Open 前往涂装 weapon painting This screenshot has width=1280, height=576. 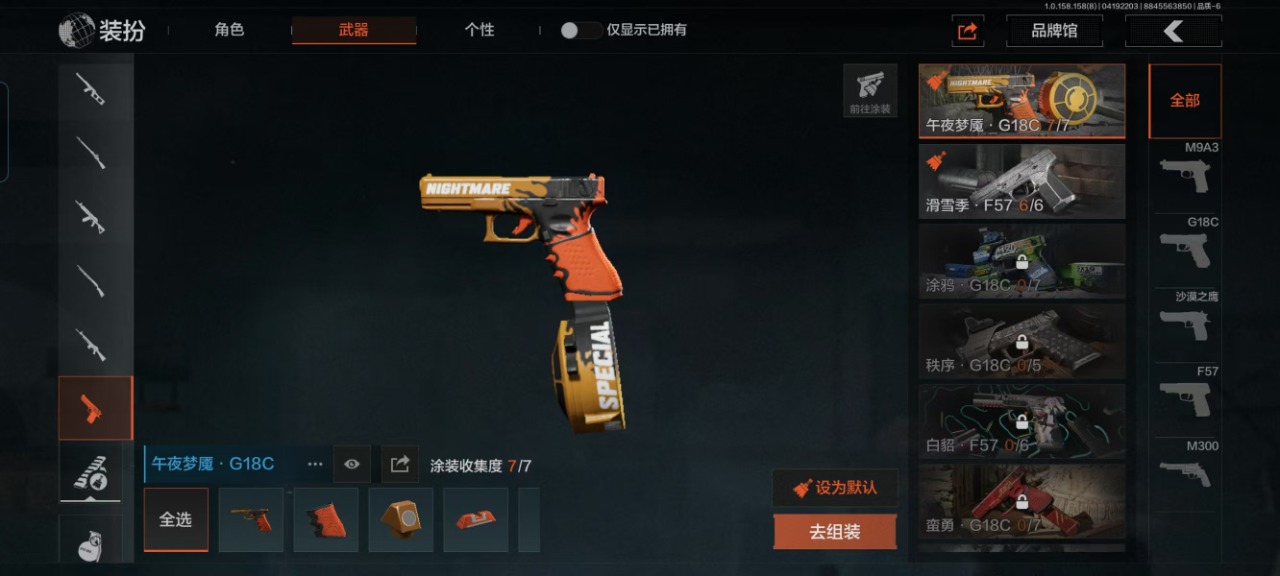pyautogui.click(x=870, y=90)
